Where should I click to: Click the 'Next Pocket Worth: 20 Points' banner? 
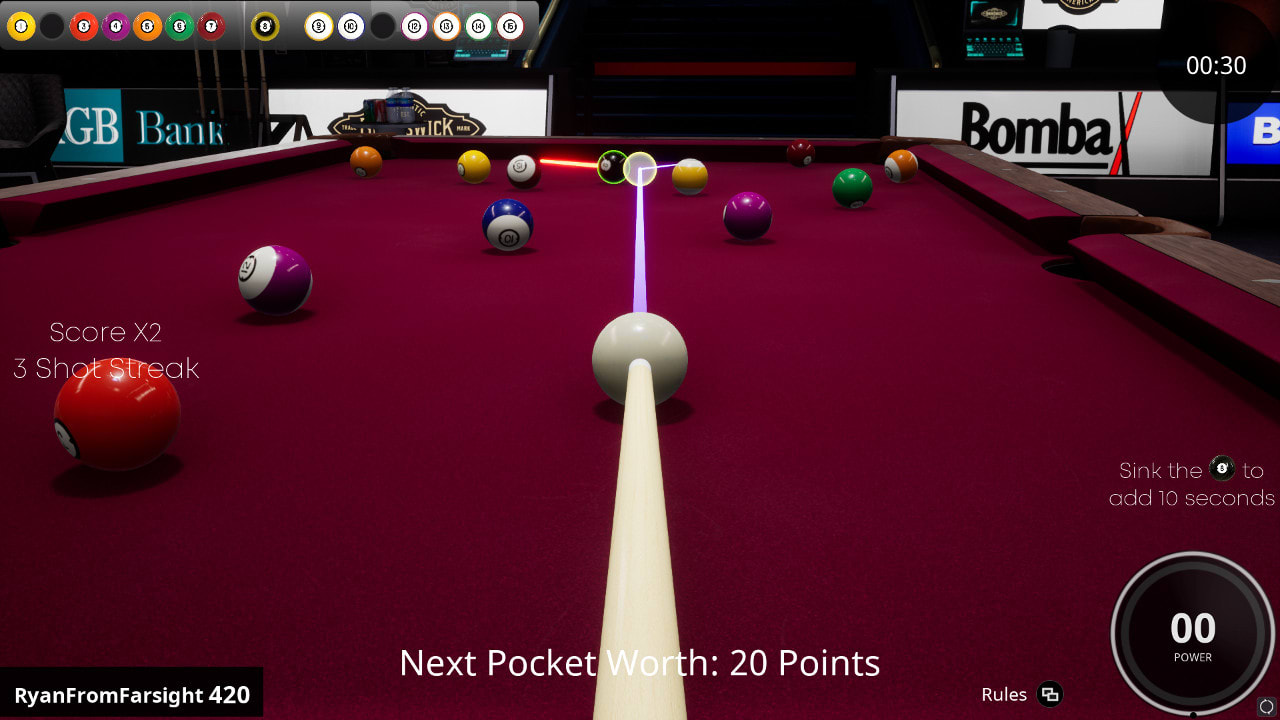[640, 663]
